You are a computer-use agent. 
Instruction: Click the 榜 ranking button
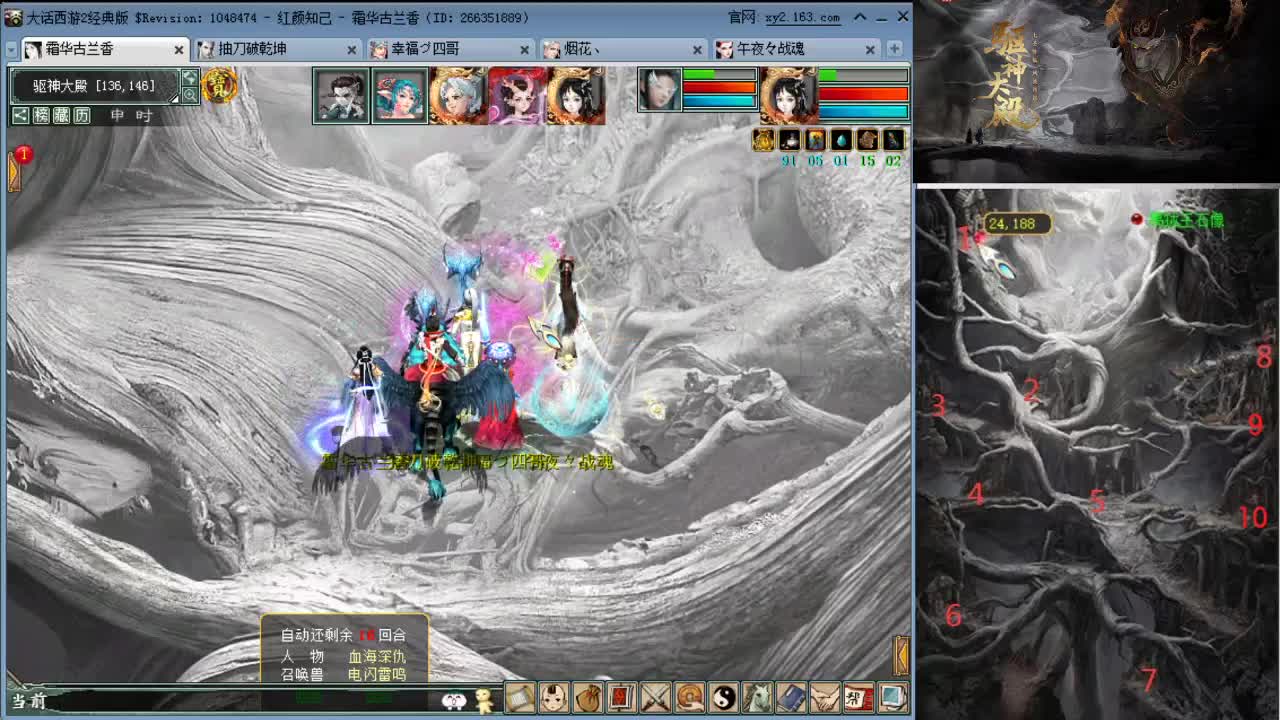(42, 115)
